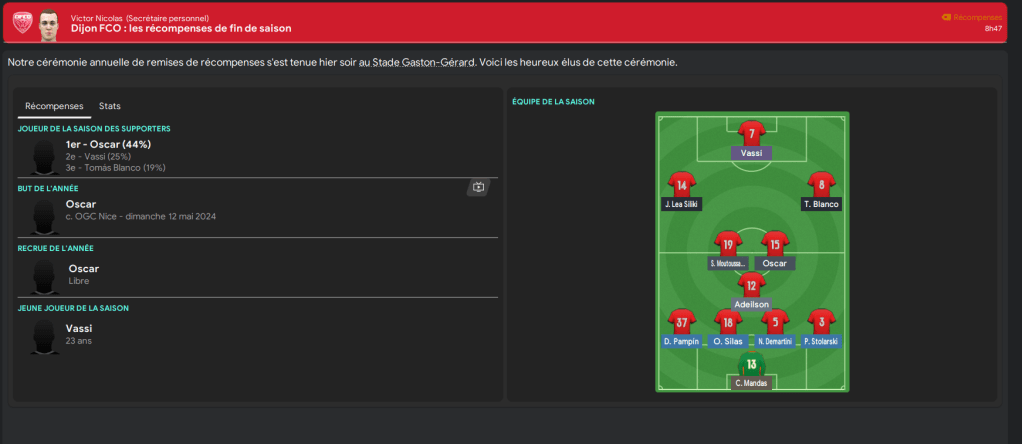Select D. Pampín on the pitch
This screenshot has height=444, width=1022.
(681, 322)
